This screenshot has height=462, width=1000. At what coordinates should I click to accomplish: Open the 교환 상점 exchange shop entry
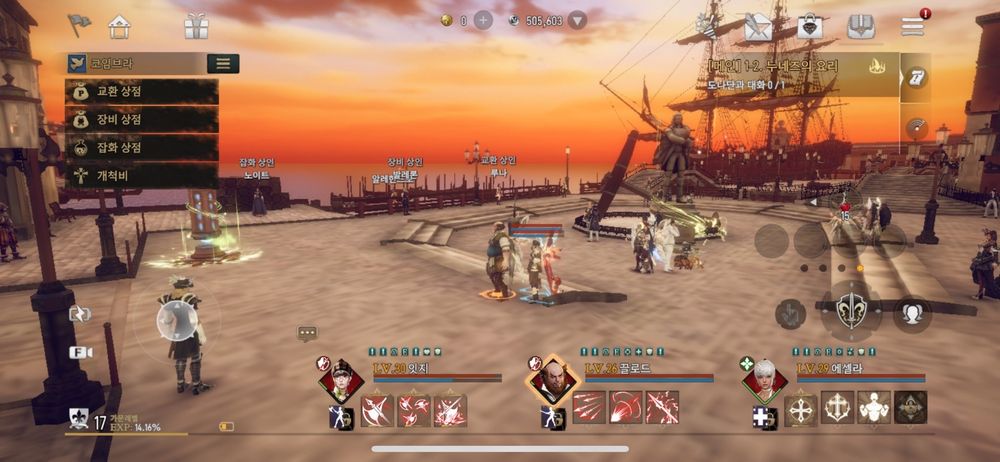141,92
